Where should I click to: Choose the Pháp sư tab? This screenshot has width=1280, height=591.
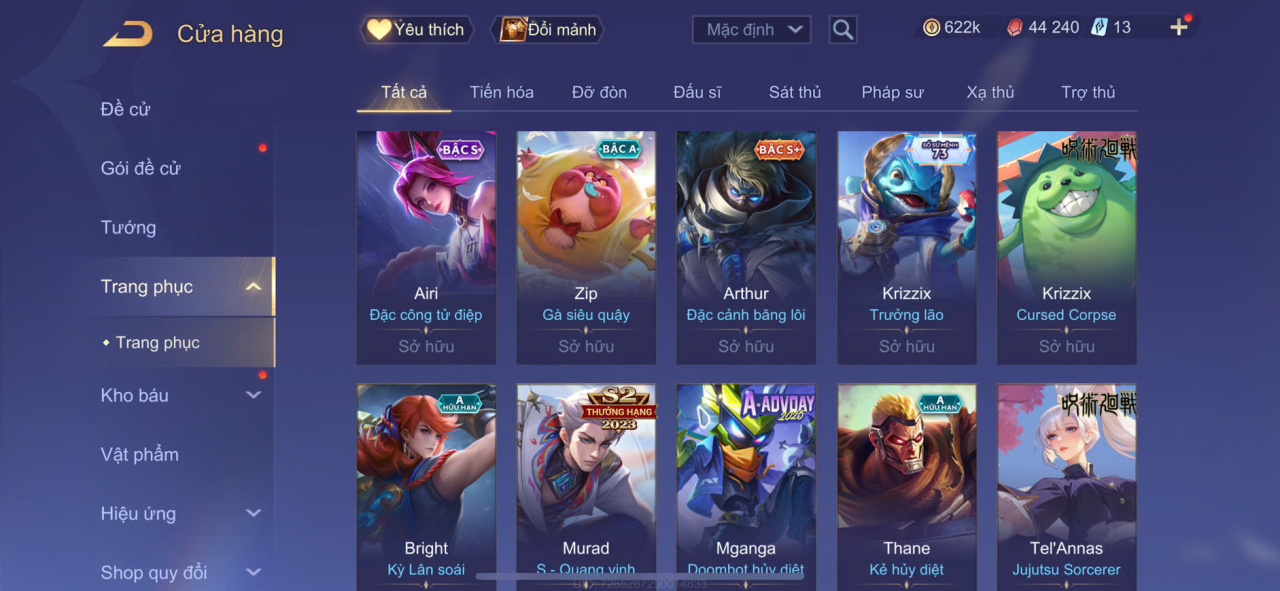coord(892,92)
